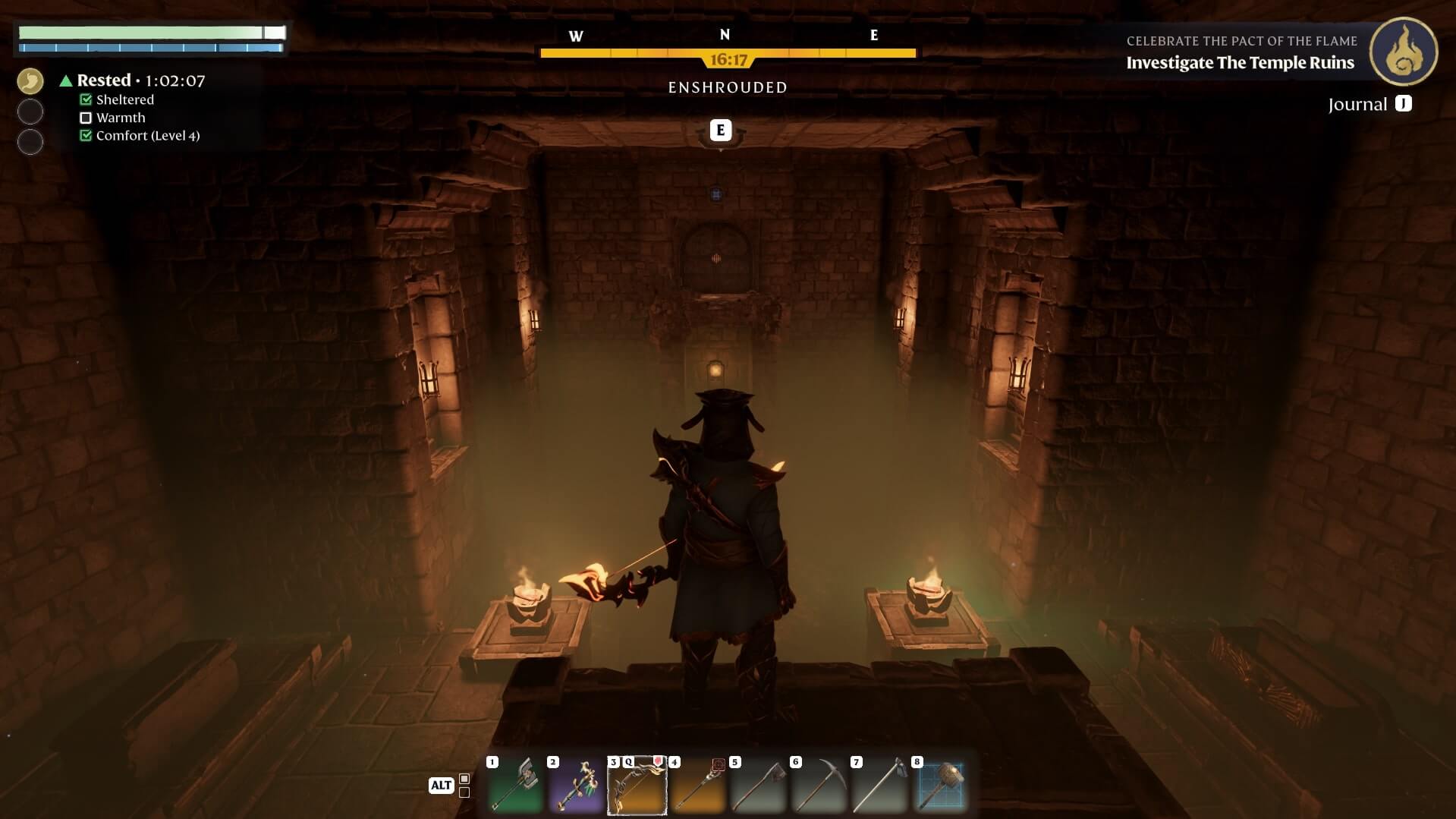Click the compass bar
The image size is (1456, 819).
pyautogui.click(x=728, y=53)
